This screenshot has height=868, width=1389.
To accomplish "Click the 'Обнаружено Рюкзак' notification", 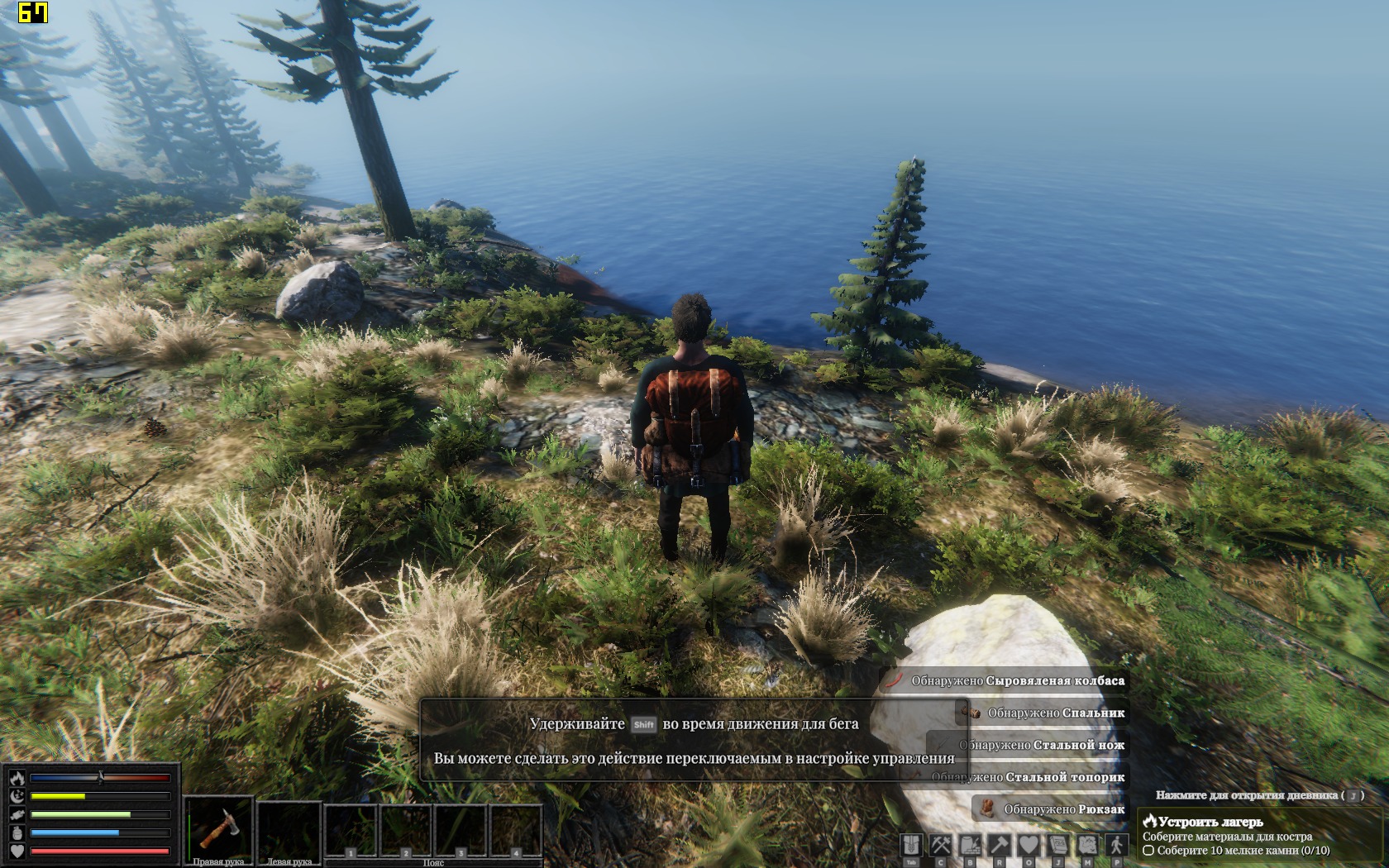I will pos(1051,808).
